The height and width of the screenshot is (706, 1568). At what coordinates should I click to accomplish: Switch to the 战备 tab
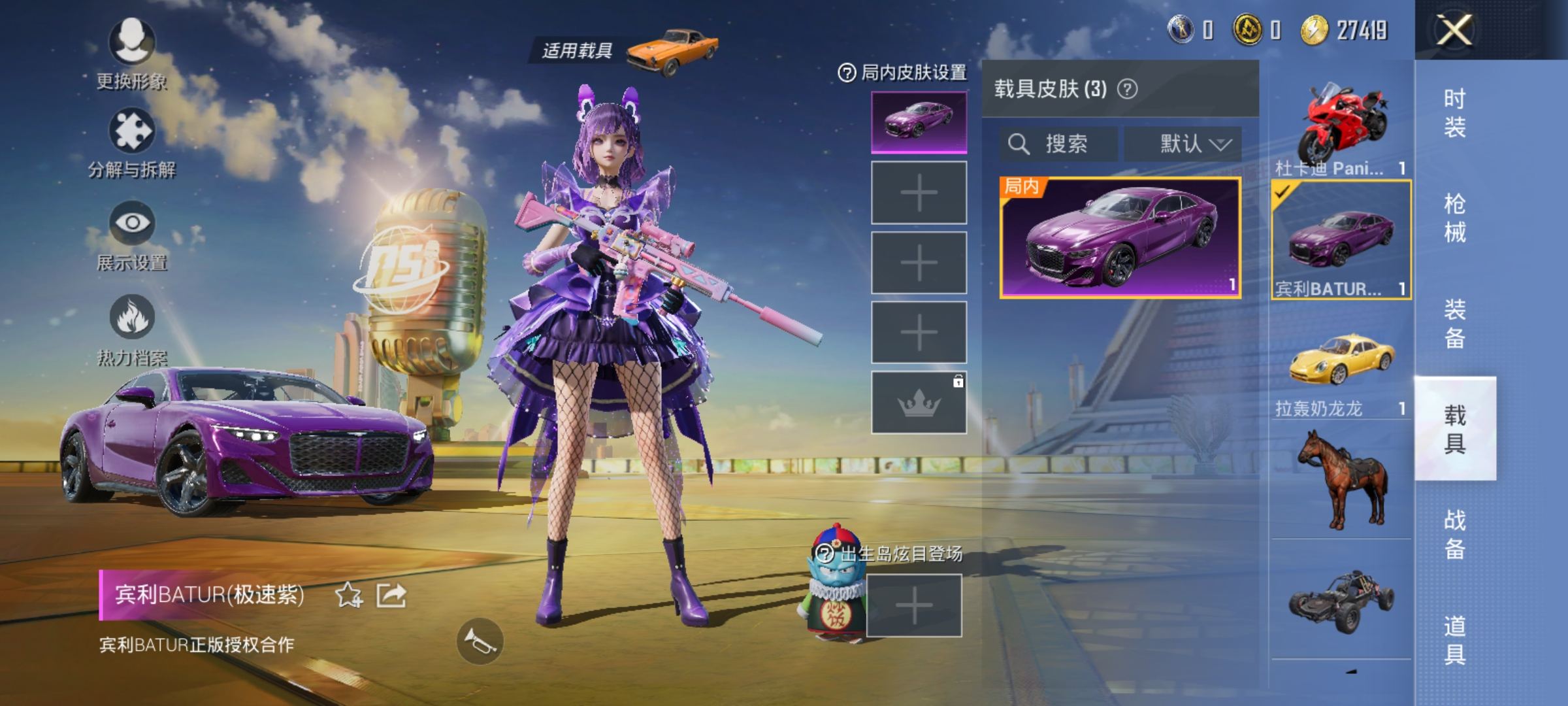tap(1455, 534)
